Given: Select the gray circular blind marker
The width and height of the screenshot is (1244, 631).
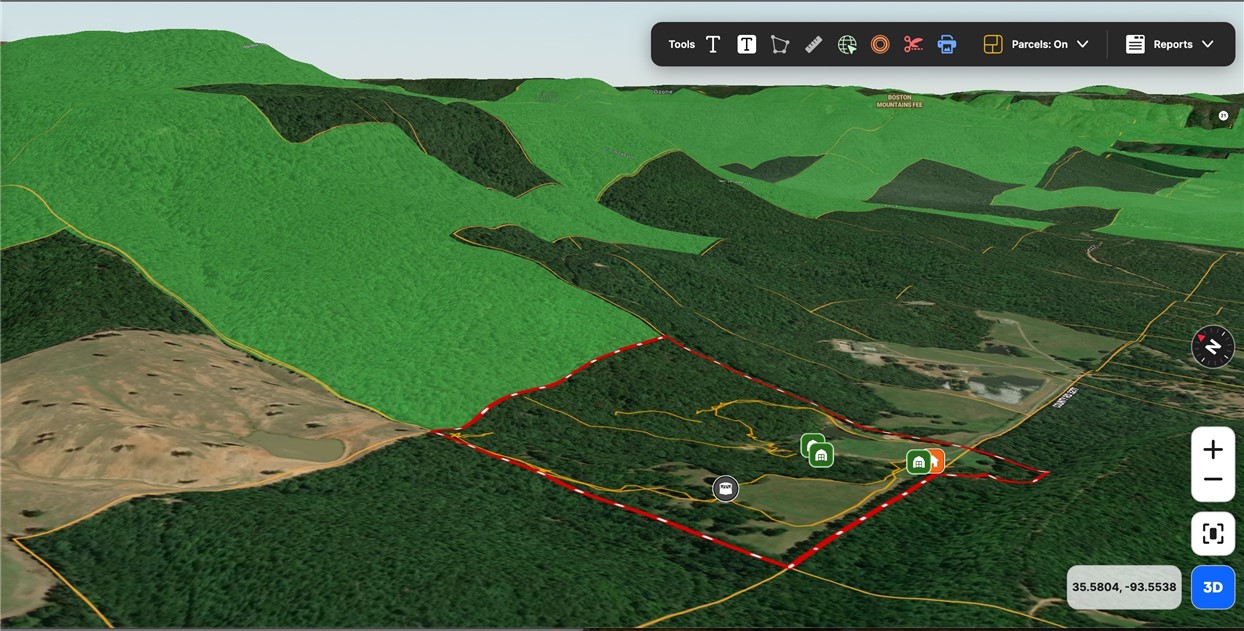Looking at the screenshot, I should point(726,488).
